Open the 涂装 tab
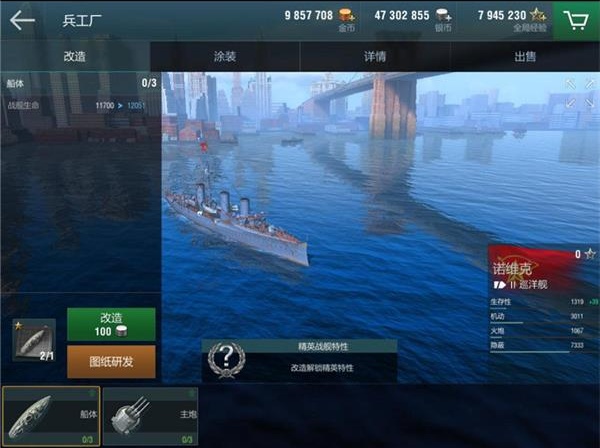The width and height of the screenshot is (600, 448). tap(225, 56)
